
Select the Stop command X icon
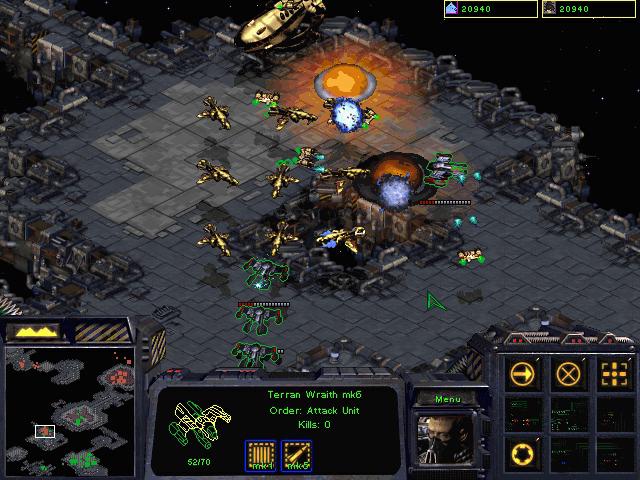(567, 375)
